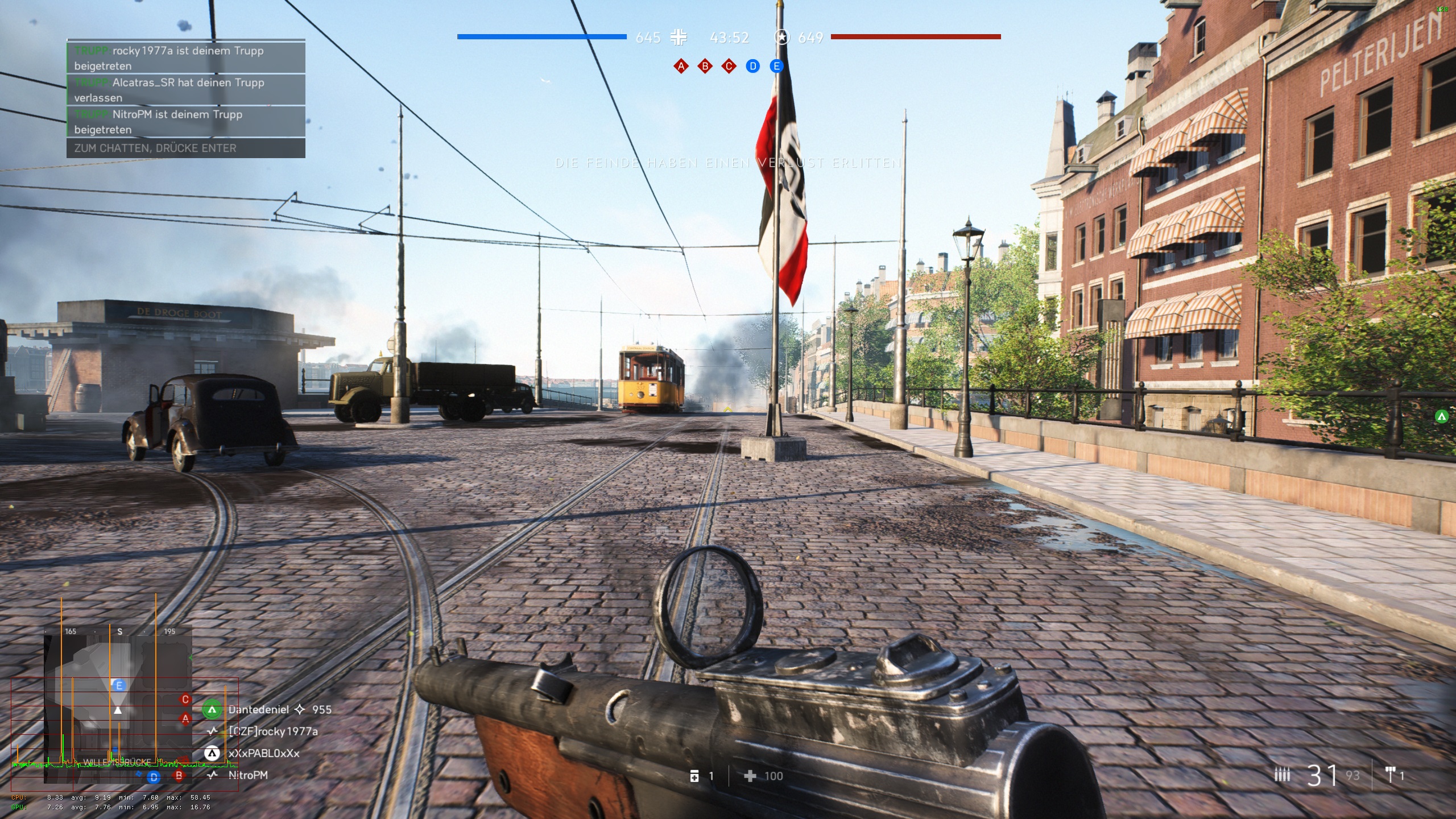Click the match timer showing 43:52
1456x819 pixels.
pos(729,38)
